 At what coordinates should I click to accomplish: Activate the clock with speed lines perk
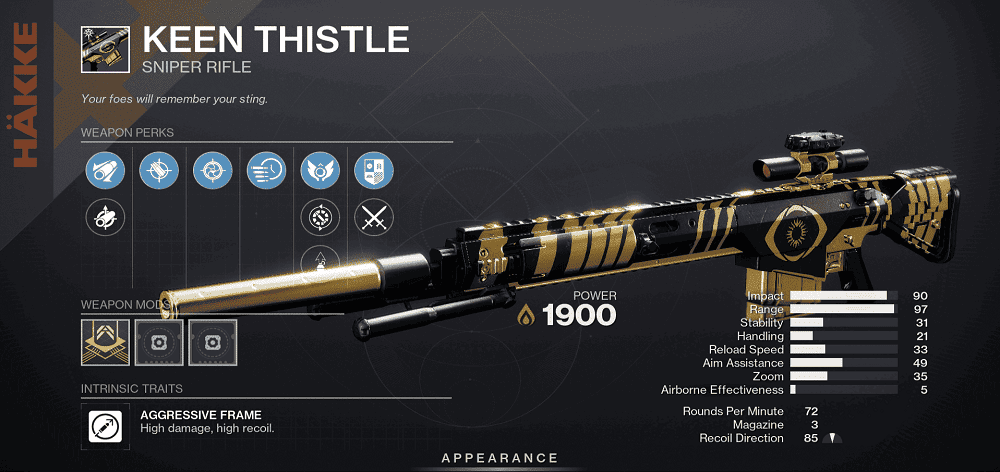click(x=266, y=171)
